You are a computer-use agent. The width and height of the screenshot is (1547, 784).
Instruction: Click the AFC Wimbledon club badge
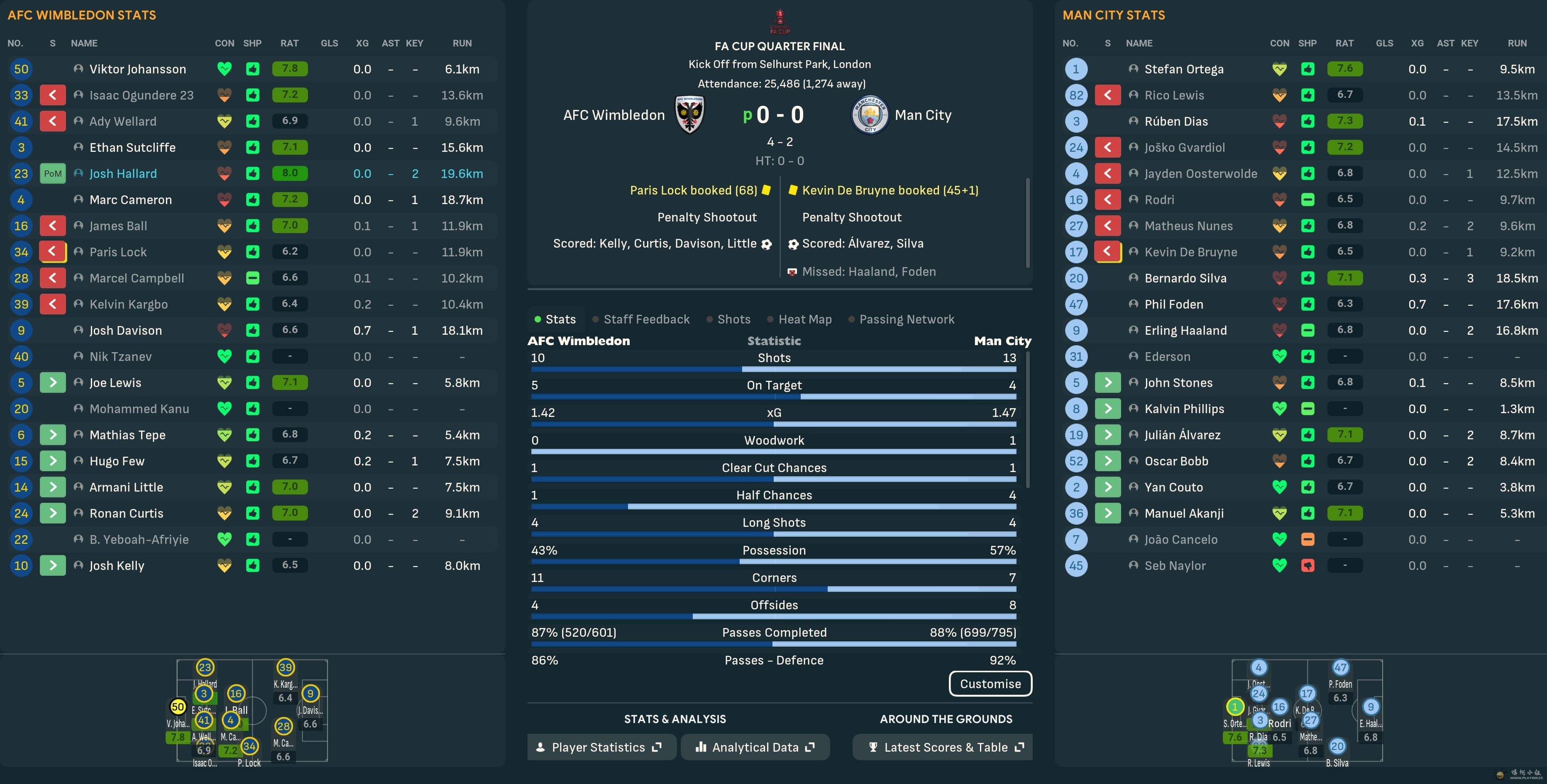[689, 114]
